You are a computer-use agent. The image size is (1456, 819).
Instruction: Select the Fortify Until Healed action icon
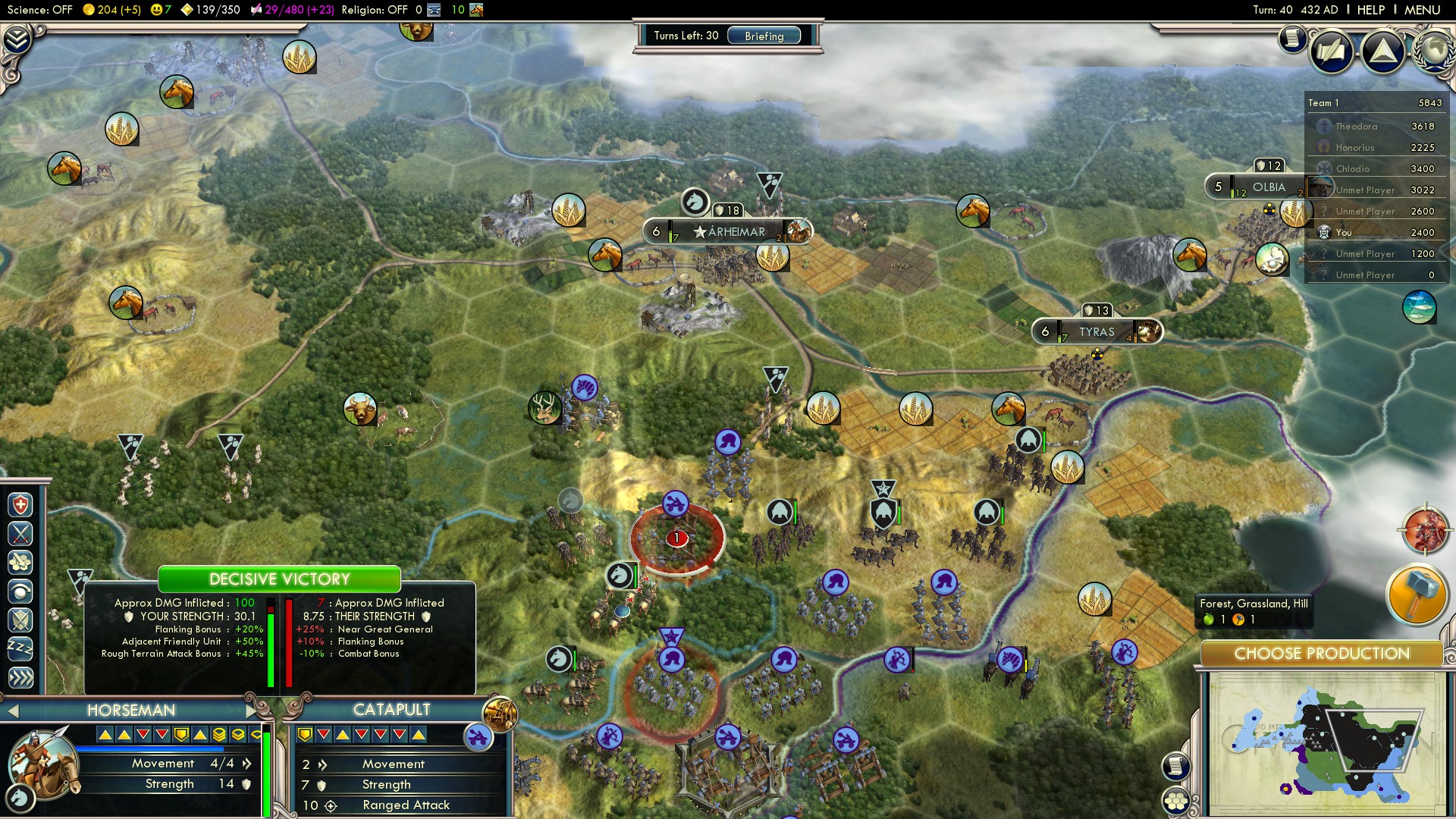click(x=20, y=504)
